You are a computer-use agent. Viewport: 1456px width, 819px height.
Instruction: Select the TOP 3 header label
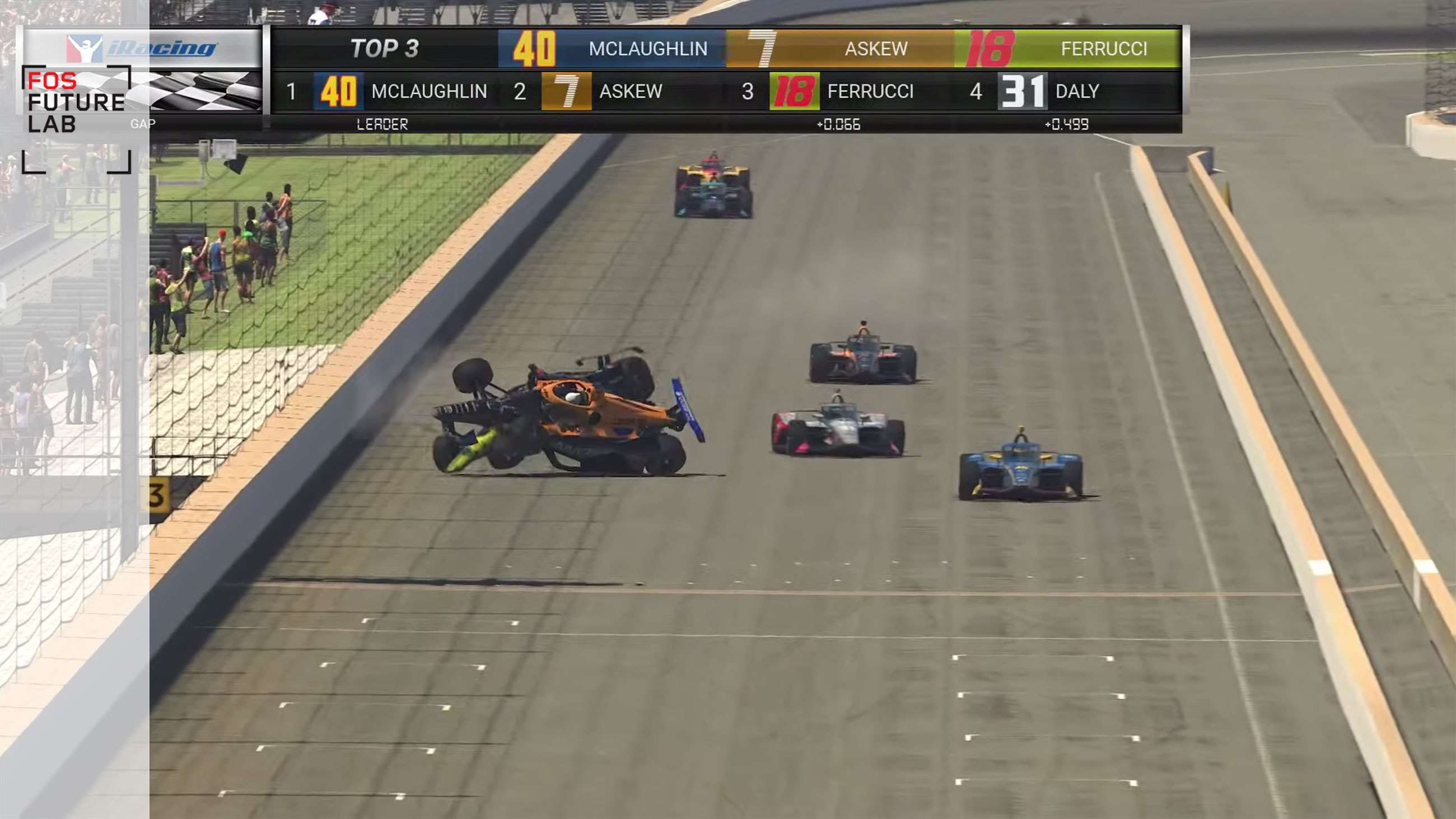pyautogui.click(x=384, y=49)
